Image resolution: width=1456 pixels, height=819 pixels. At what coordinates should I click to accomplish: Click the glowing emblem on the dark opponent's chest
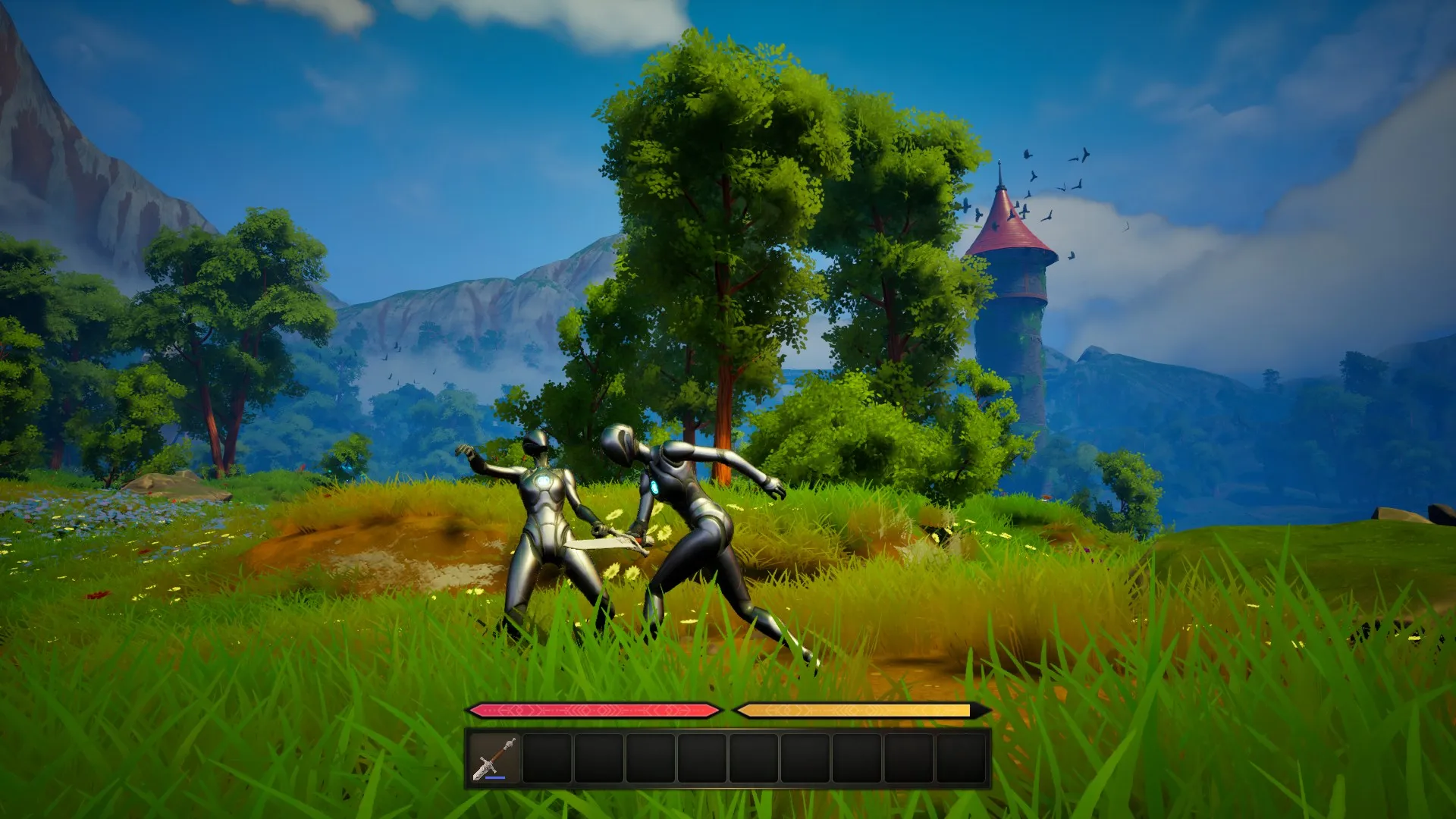tap(655, 485)
